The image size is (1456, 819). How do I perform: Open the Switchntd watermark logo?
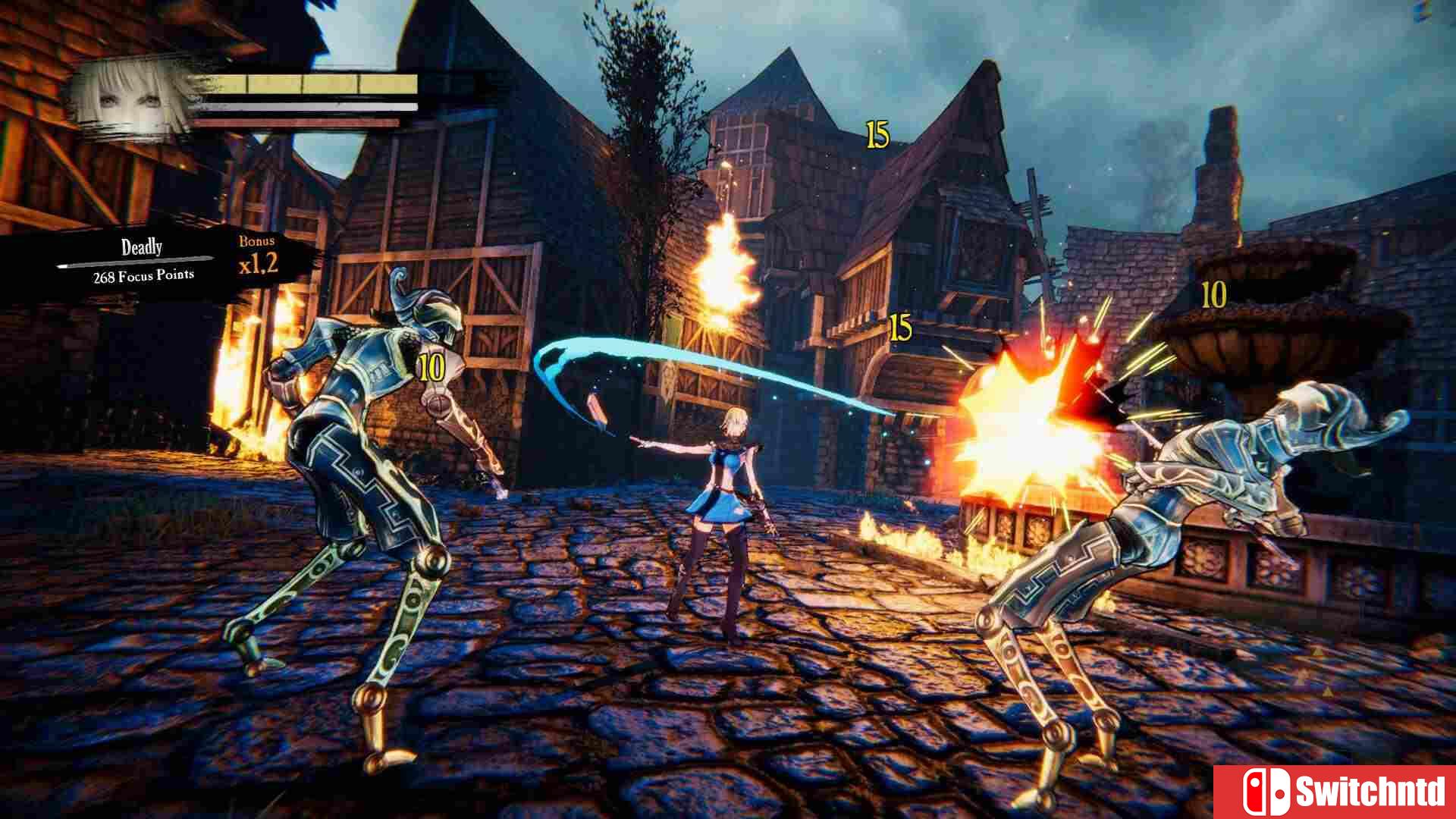click(x=1335, y=792)
